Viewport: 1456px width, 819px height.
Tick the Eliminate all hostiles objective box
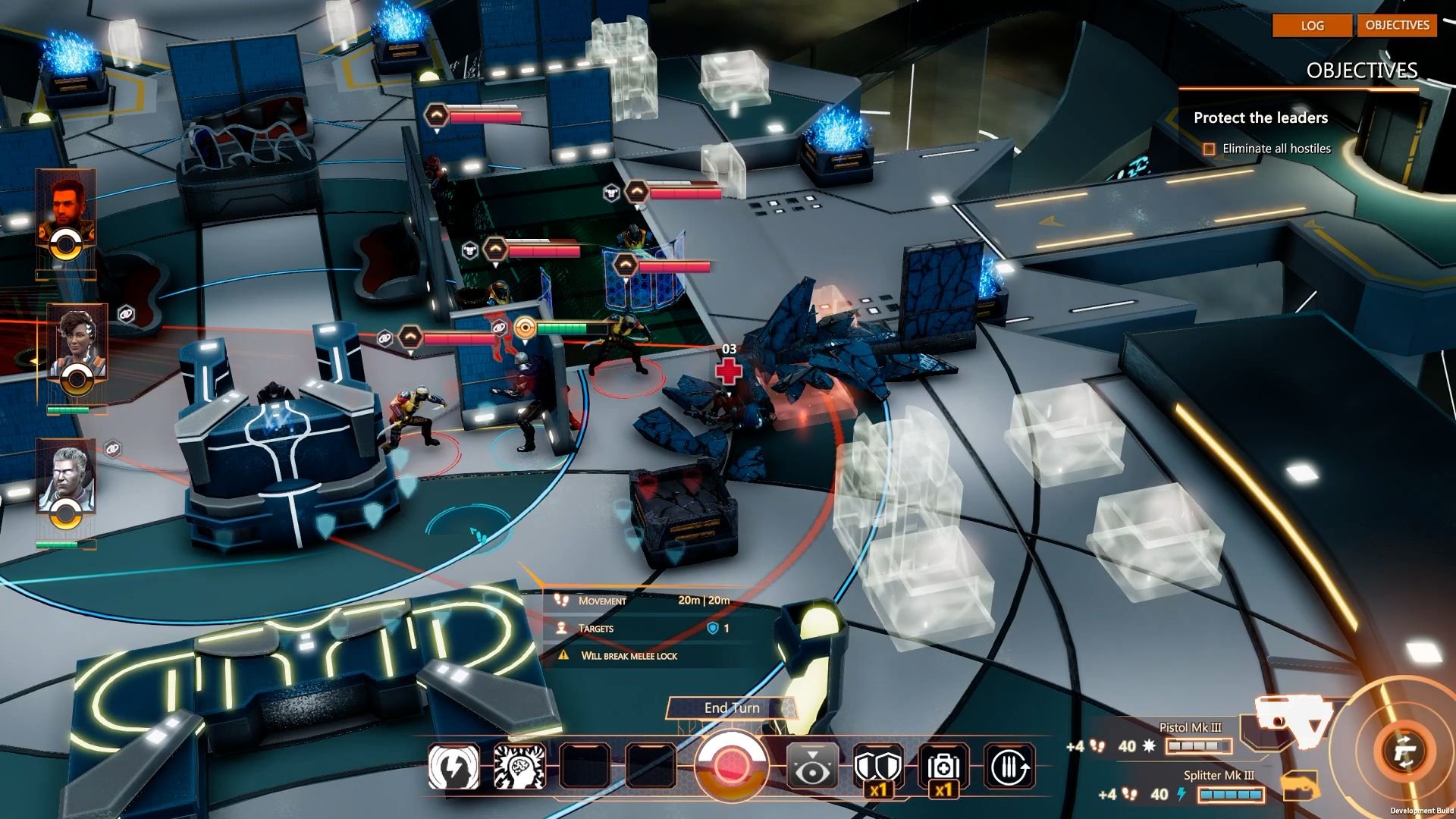tap(1209, 149)
